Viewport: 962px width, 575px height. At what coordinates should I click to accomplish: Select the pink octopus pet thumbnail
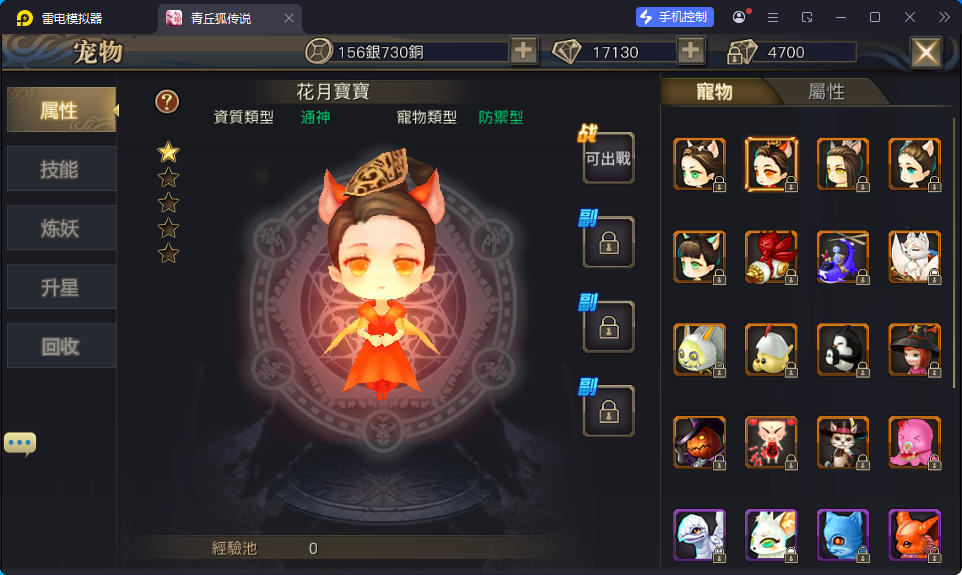click(x=914, y=443)
